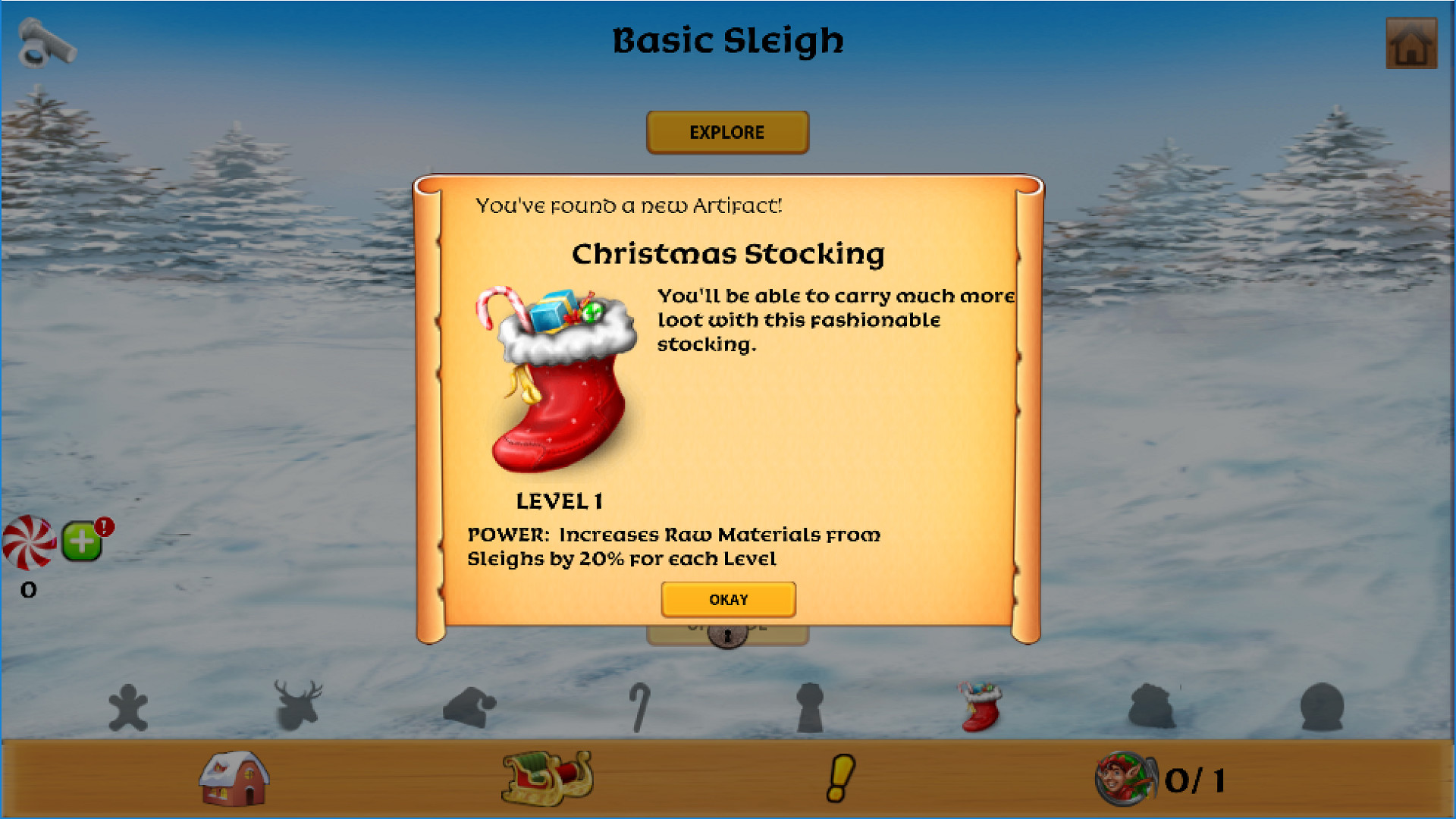This screenshot has width=1456, height=819.
Task: Expand the candy cane artifact slot
Action: tap(639, 705)
